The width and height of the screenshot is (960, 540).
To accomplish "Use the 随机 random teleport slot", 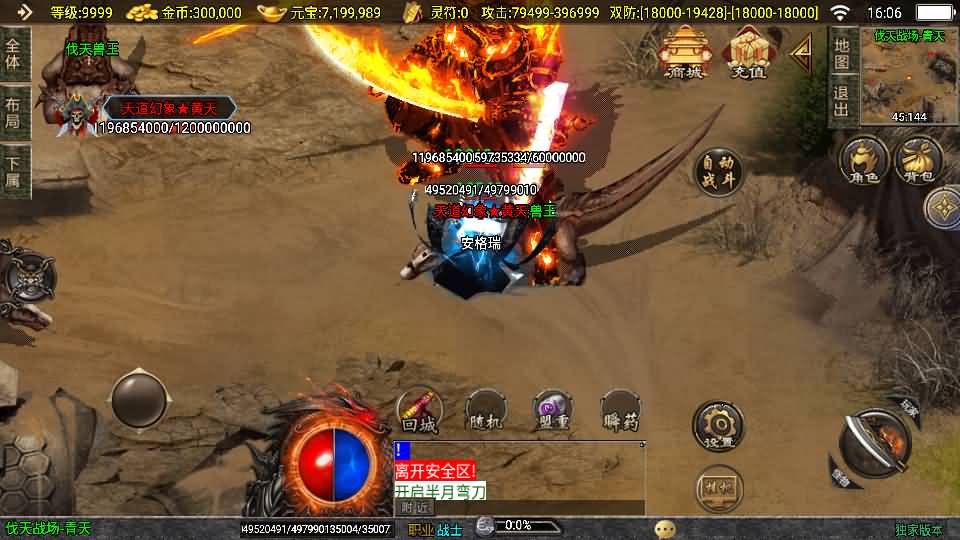I will point(486,410).
